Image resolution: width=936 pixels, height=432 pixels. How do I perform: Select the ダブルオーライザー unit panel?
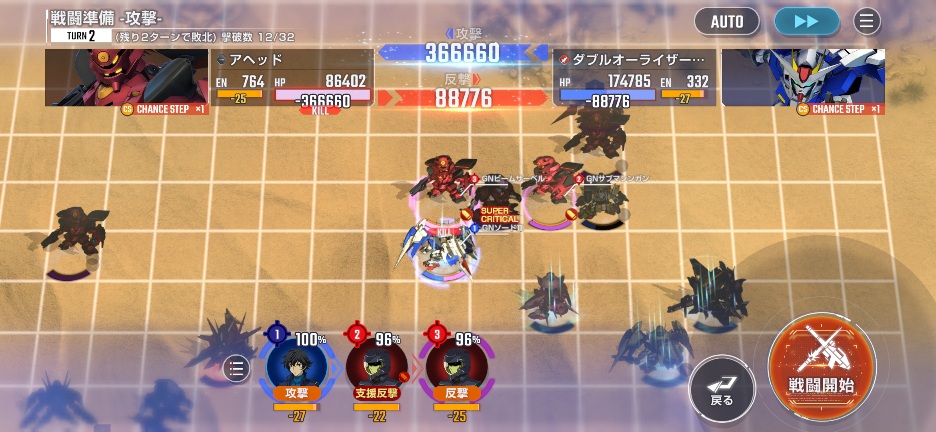[634, 78]
